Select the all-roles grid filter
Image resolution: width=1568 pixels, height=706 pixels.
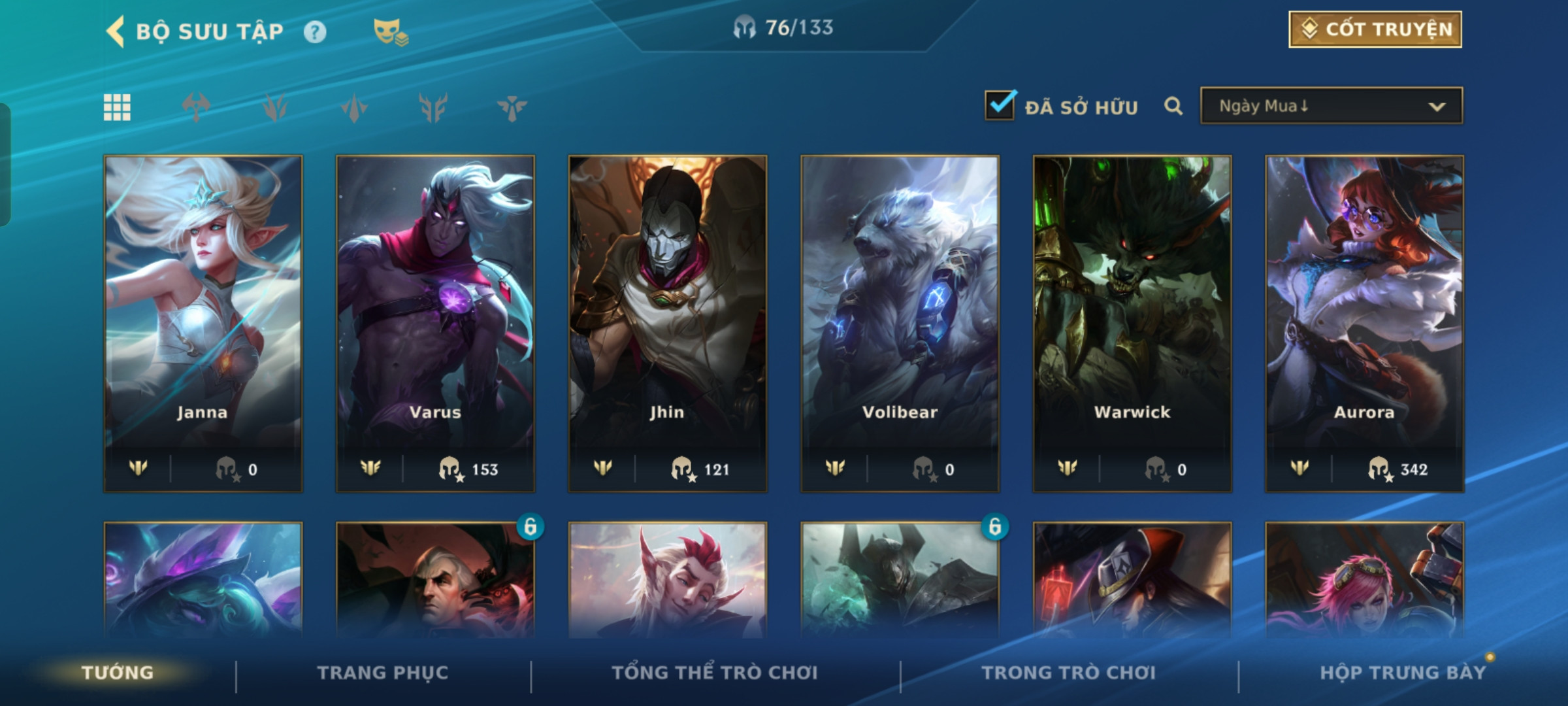click(x=117, y=107)
